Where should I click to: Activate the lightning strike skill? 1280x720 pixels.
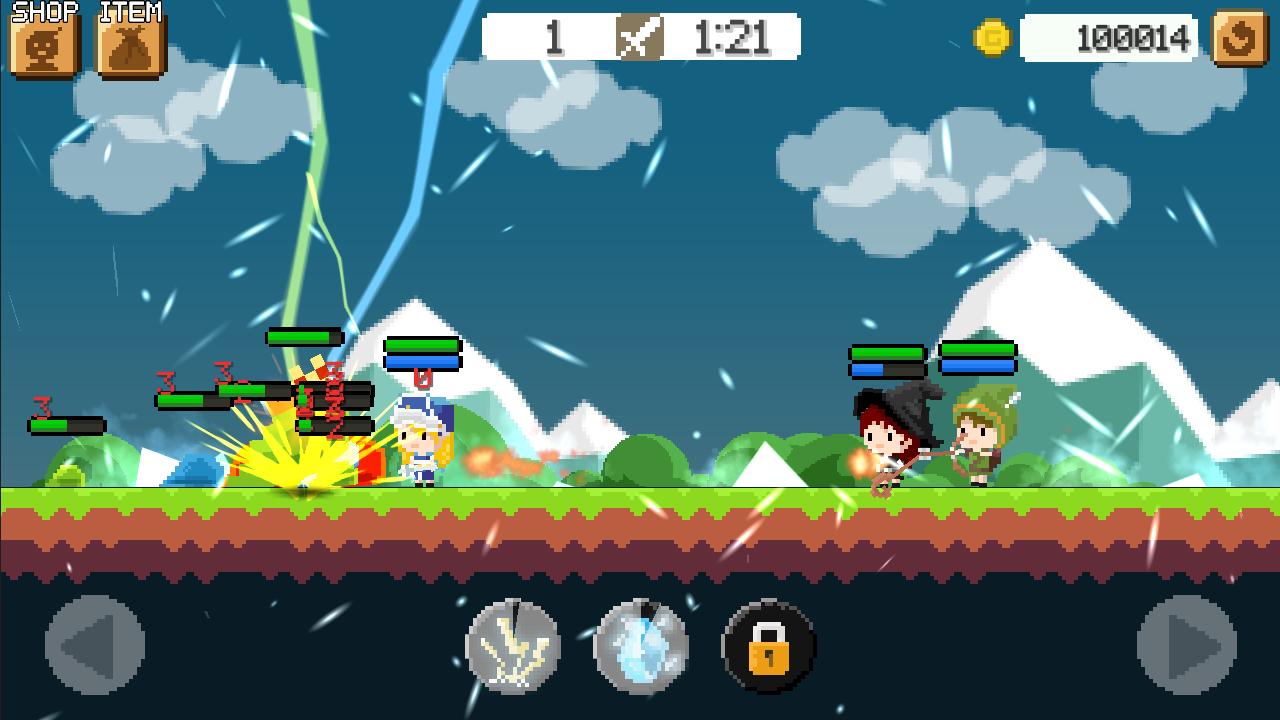pyautogui.click(x=513, y=646)
